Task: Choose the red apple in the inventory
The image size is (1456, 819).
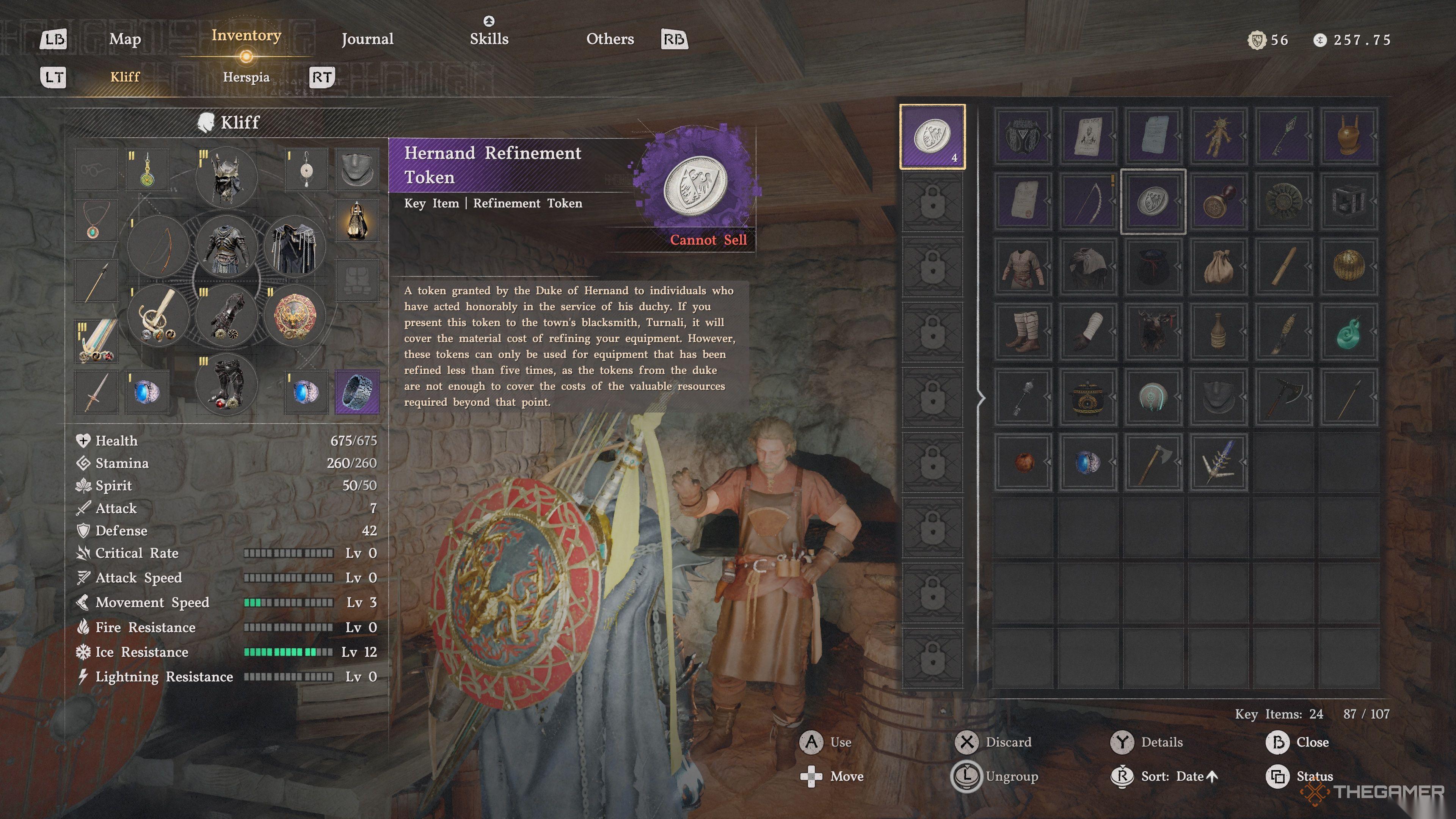Action: [x=1024, y=461]
